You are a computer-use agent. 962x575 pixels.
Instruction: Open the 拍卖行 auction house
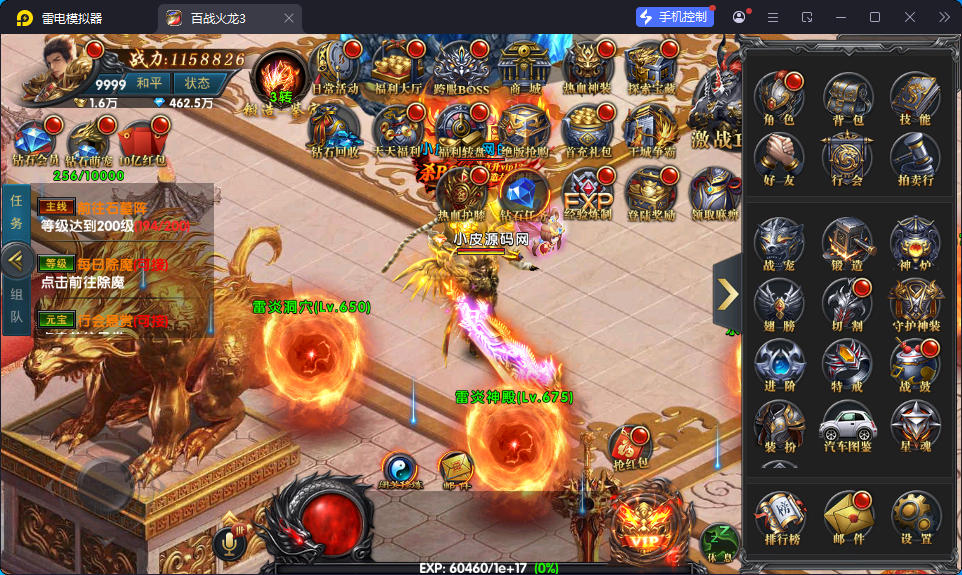pyautogui.click(x=915, y=160)
